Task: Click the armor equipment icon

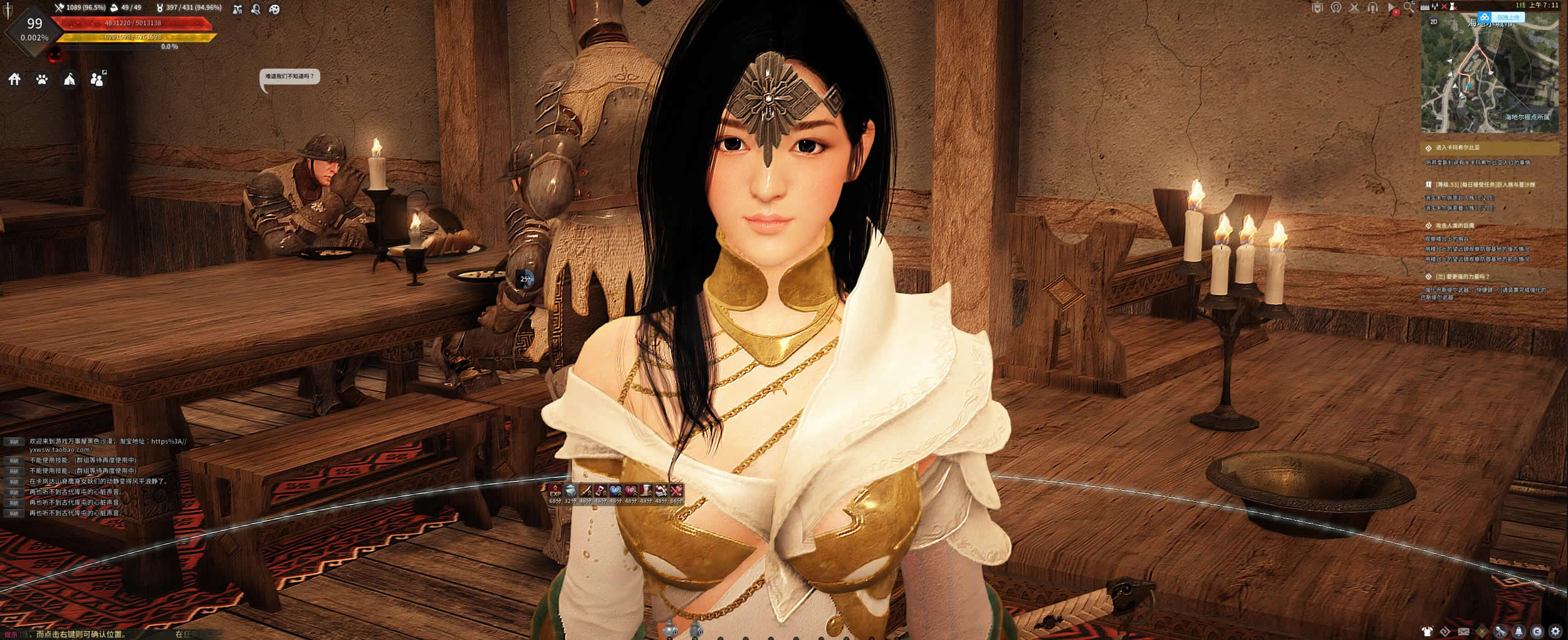Action: point(1427,631)
